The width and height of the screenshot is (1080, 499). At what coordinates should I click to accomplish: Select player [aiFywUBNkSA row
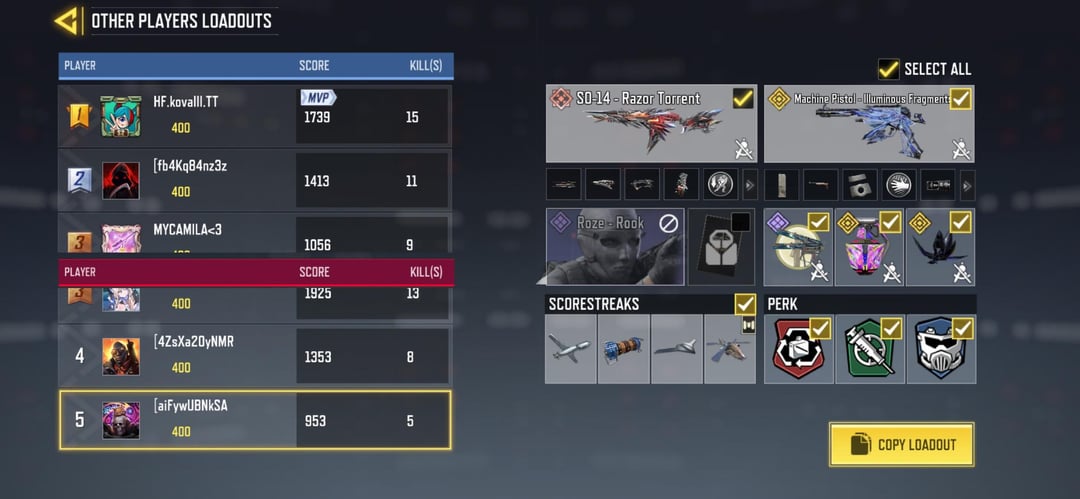(255, 420)
